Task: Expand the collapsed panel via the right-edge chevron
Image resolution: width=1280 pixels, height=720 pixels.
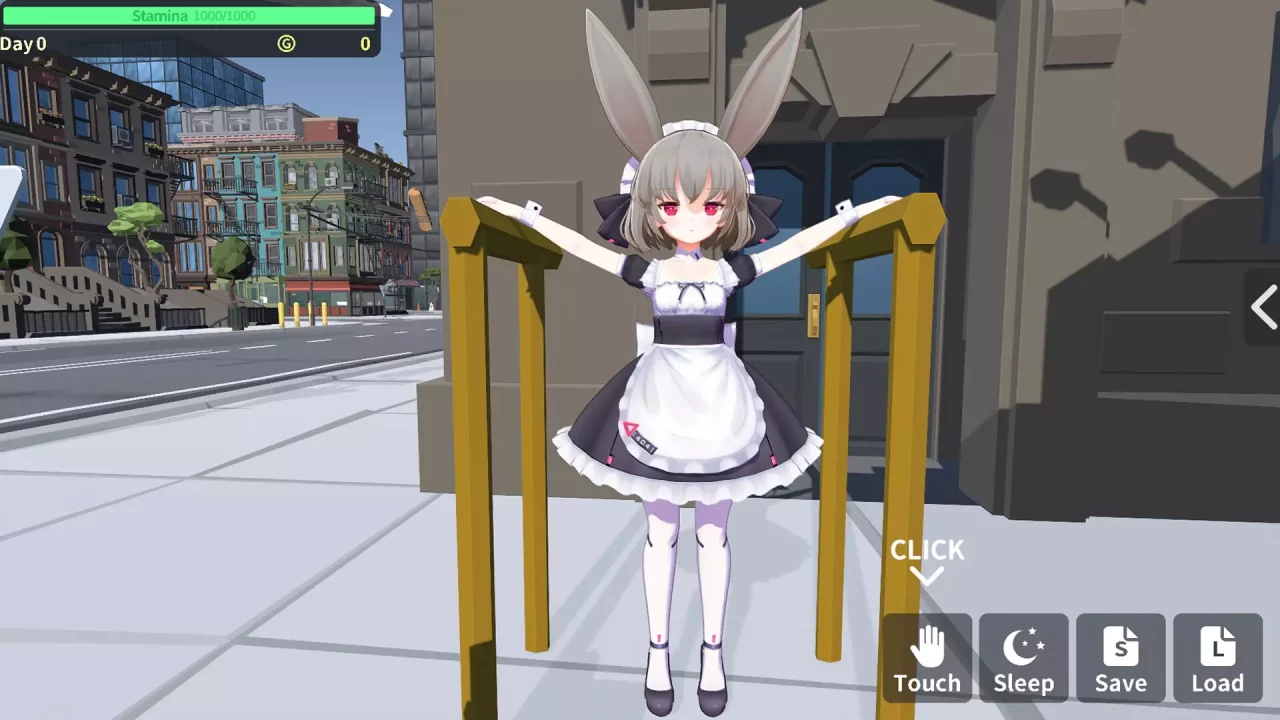Action: [1263, 308]
